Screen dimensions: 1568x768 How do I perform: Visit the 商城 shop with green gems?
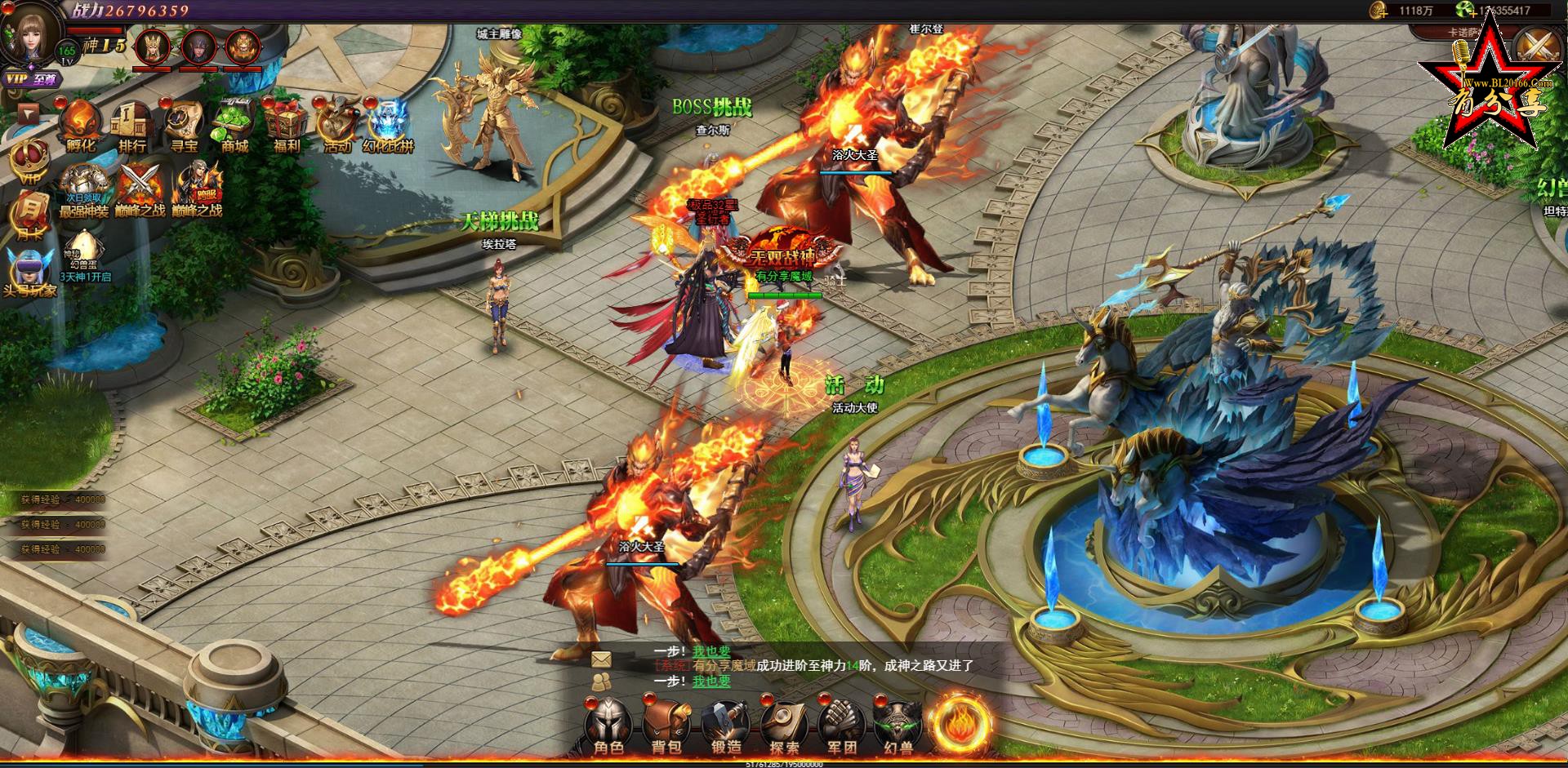[x=234, y=125]
